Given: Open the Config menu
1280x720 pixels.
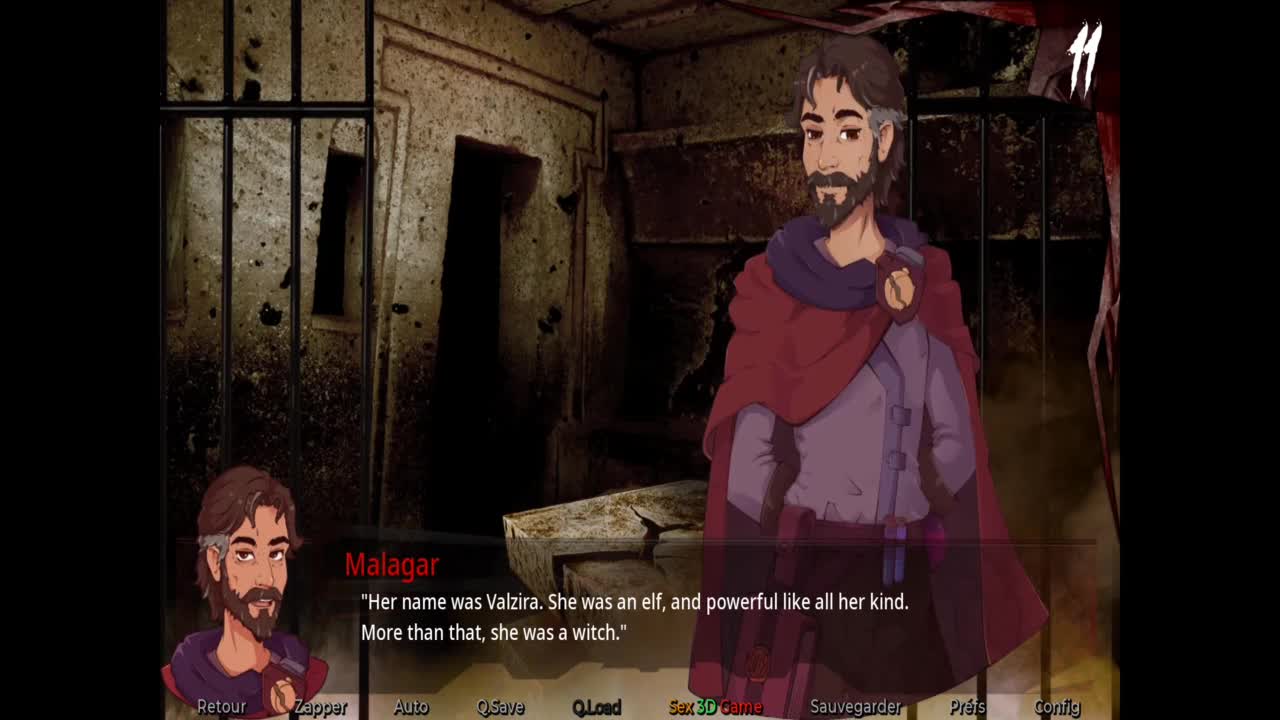Looking at the screenshot, I should (x=1057, y=707).
